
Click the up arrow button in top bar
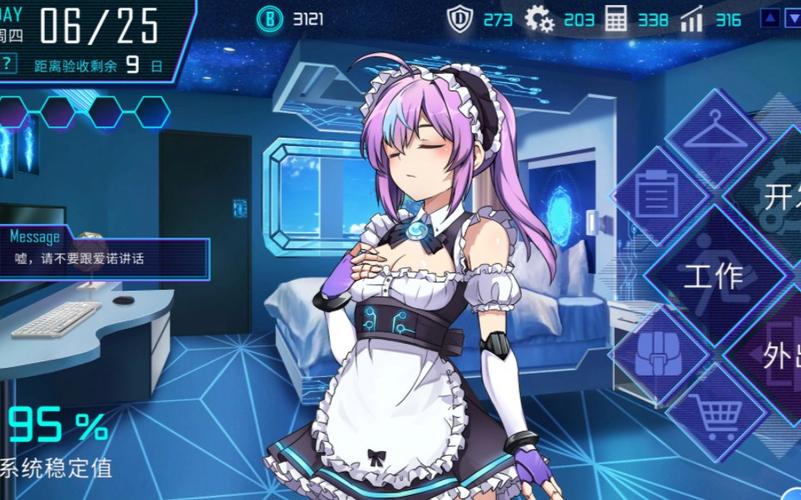pos(768,18)
